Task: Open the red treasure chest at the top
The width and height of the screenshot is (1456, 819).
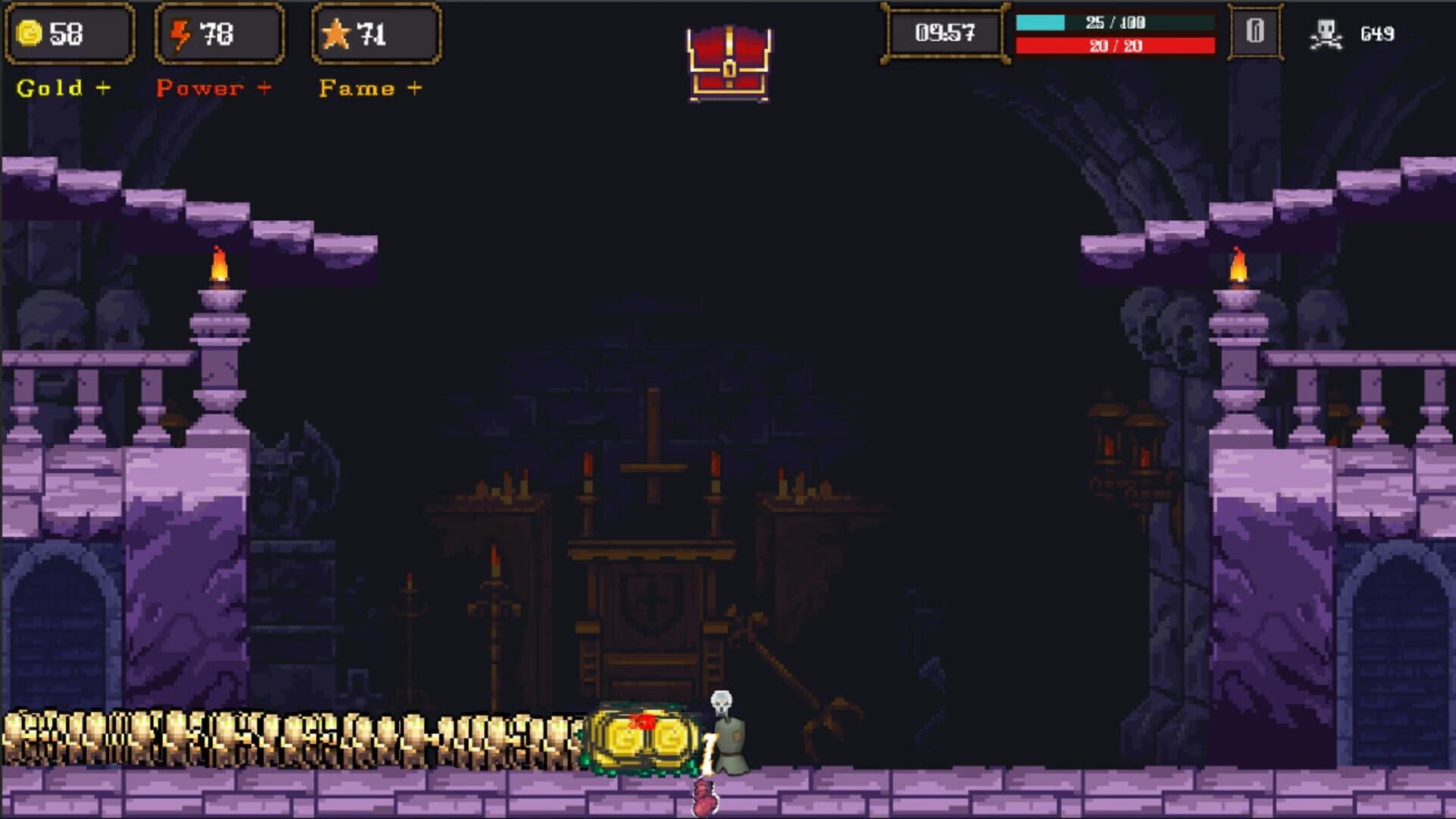Action: point(729,59)
